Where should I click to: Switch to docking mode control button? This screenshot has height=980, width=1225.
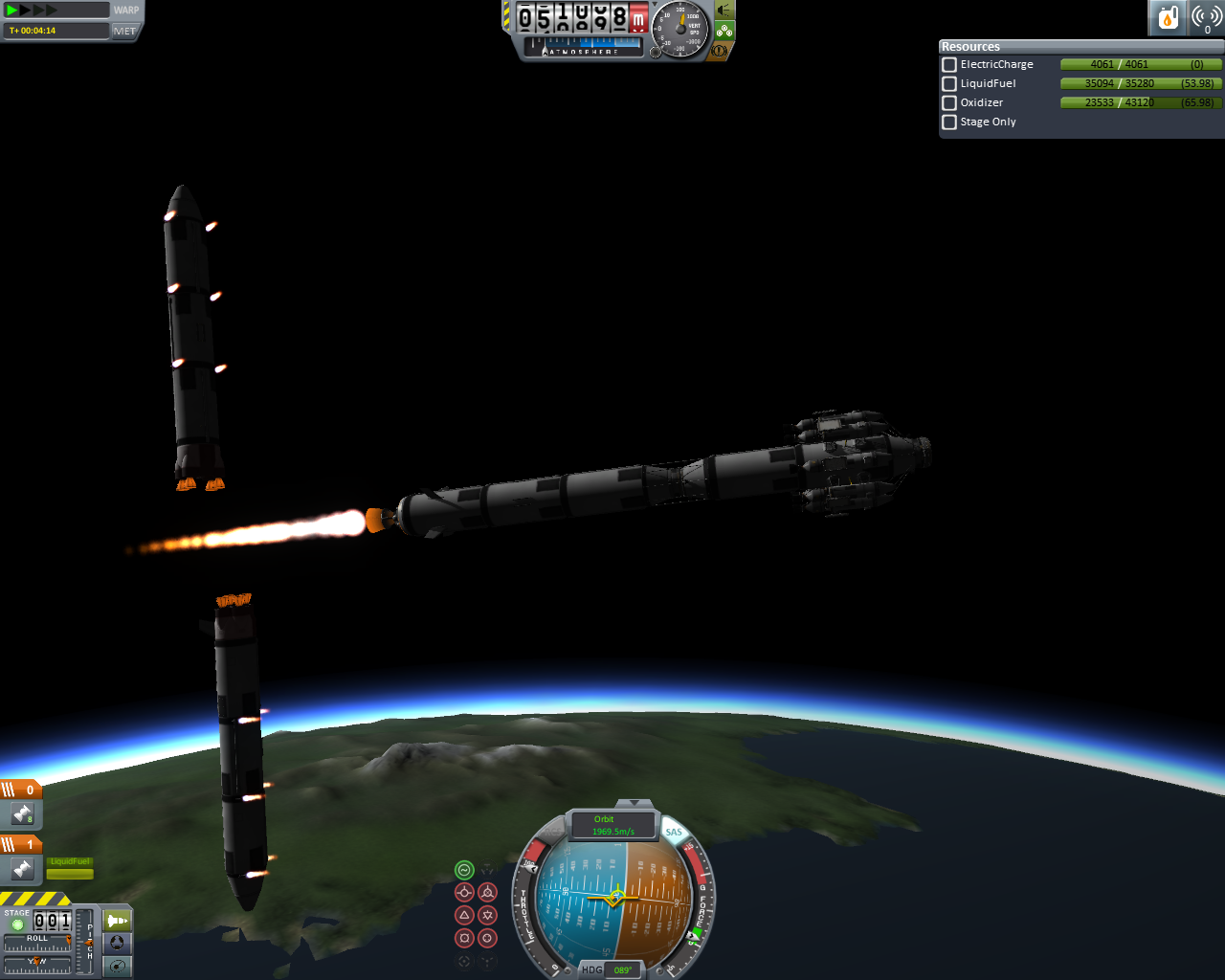[118, 943]
